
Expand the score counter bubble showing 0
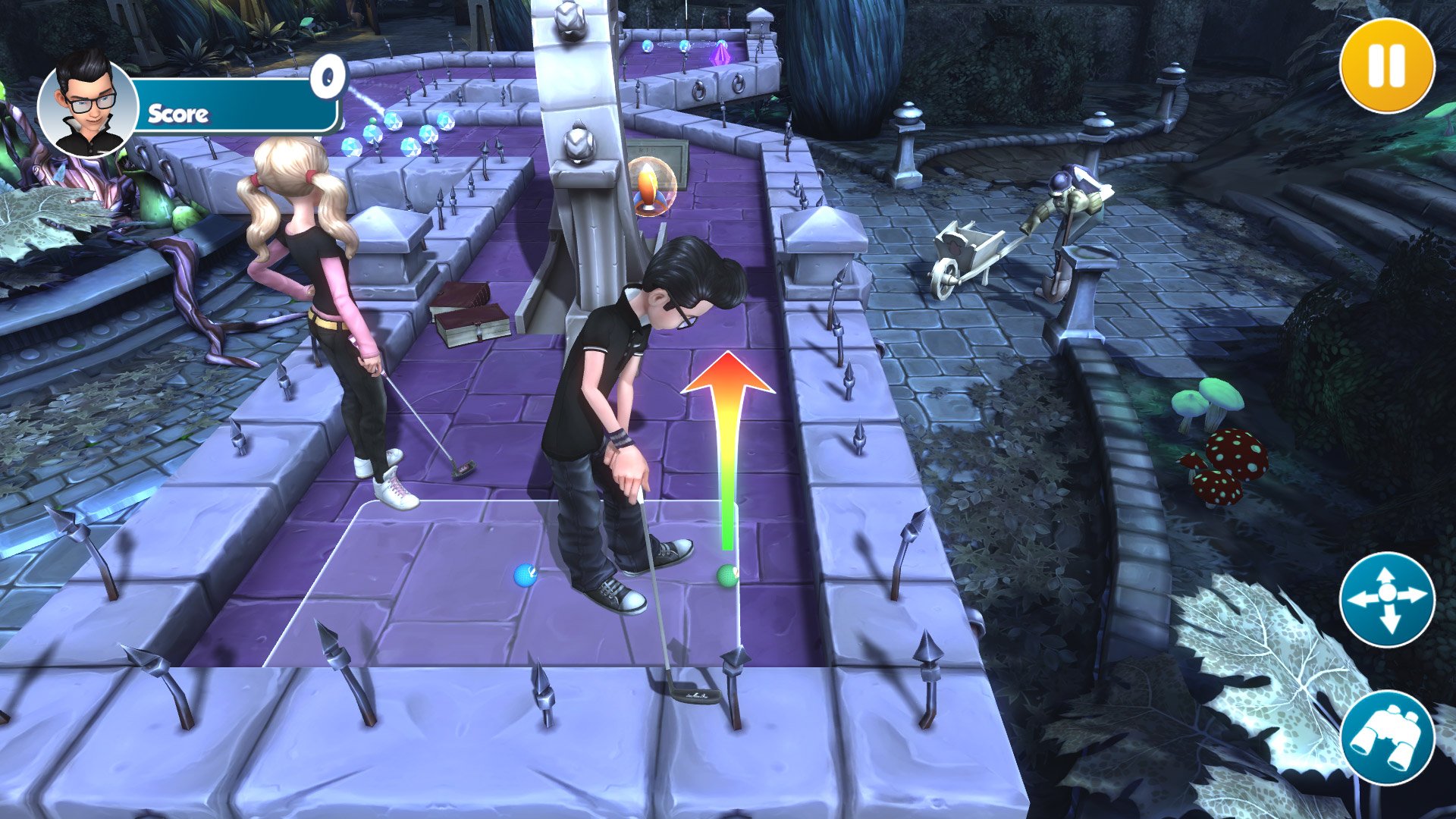pos(328,76)
